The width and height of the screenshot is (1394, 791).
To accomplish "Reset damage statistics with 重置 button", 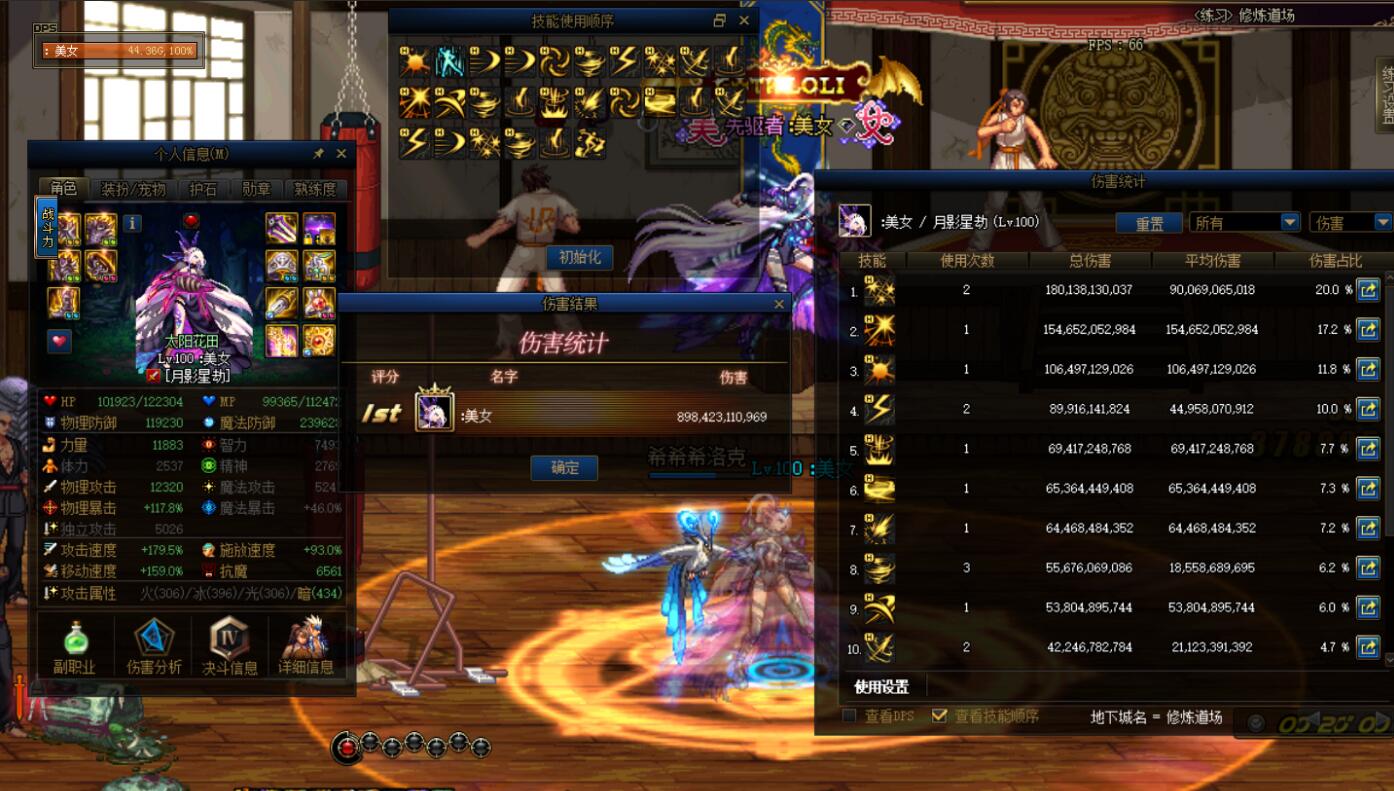I will (x=1150, y=223).
